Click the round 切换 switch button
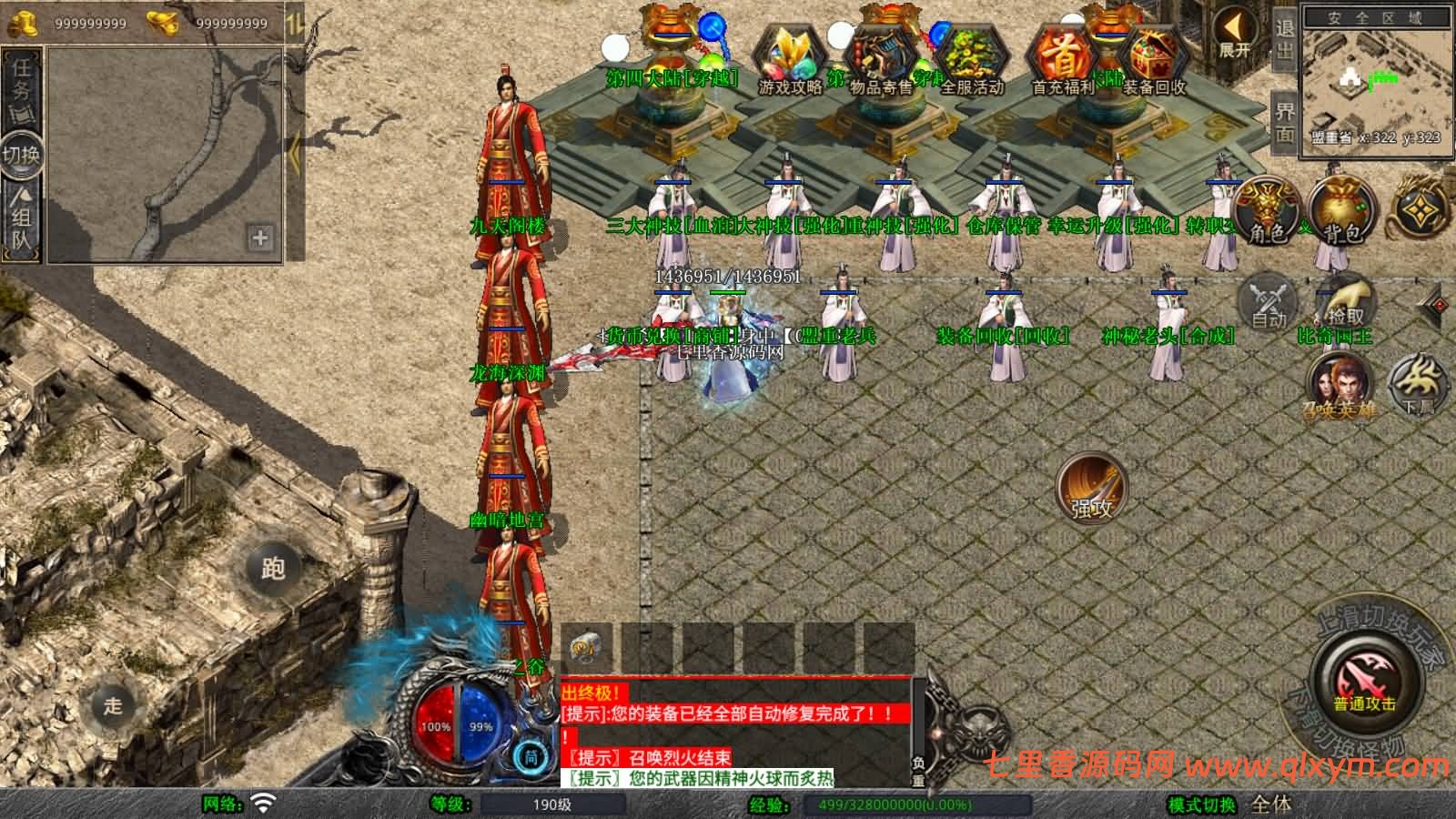 [21, 154]
